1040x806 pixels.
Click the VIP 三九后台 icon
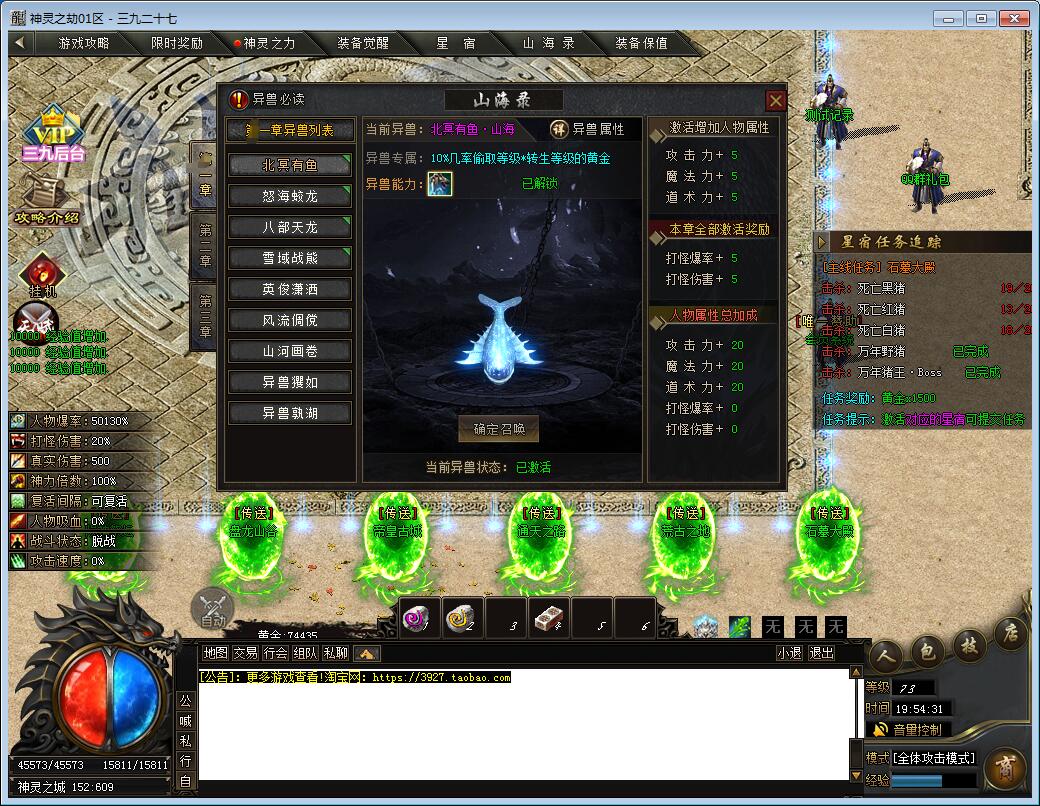pyautogui.click(x=54, y=135)
